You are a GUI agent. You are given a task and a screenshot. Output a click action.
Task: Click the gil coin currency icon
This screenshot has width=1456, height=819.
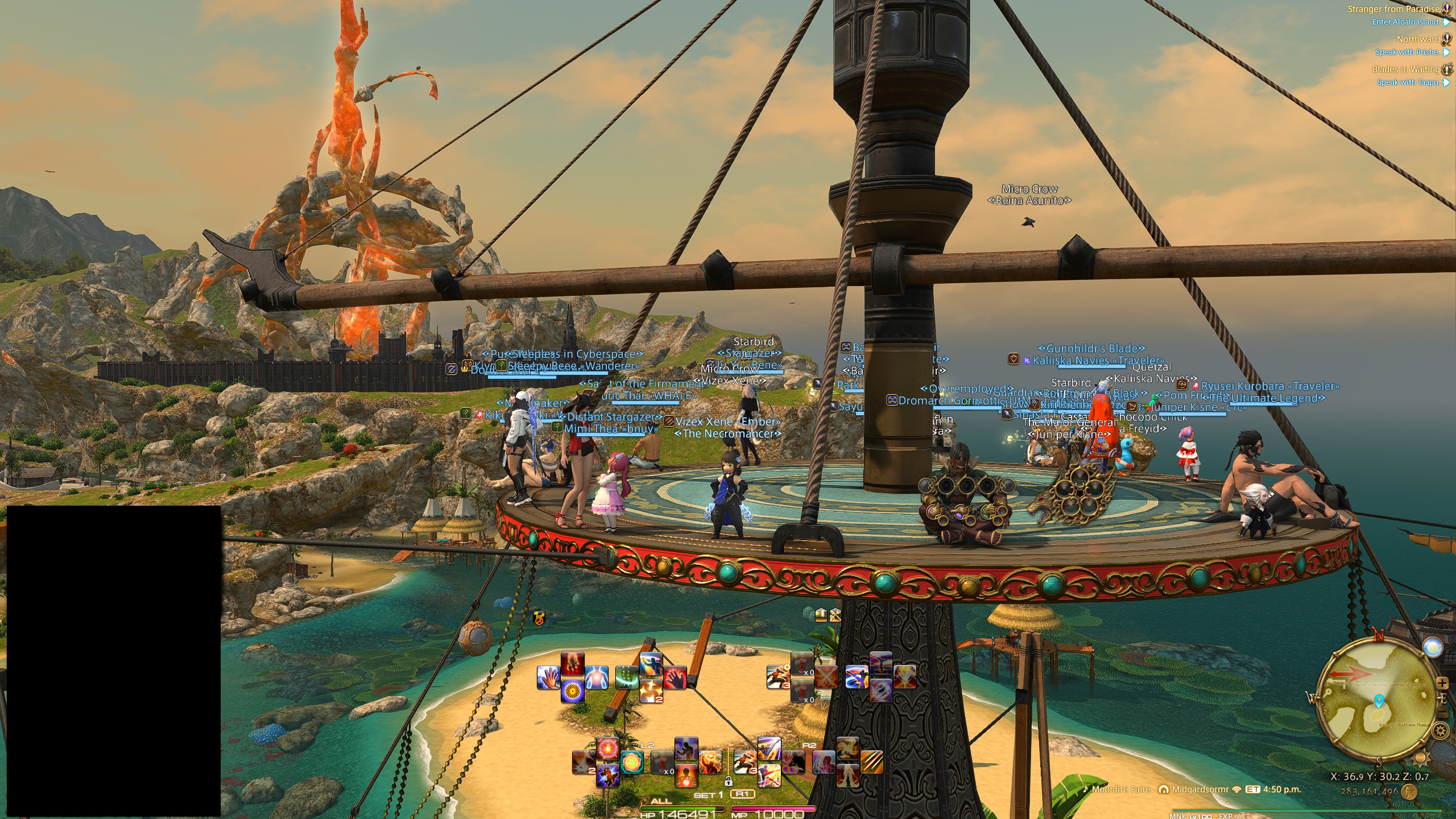point(1409,792)
